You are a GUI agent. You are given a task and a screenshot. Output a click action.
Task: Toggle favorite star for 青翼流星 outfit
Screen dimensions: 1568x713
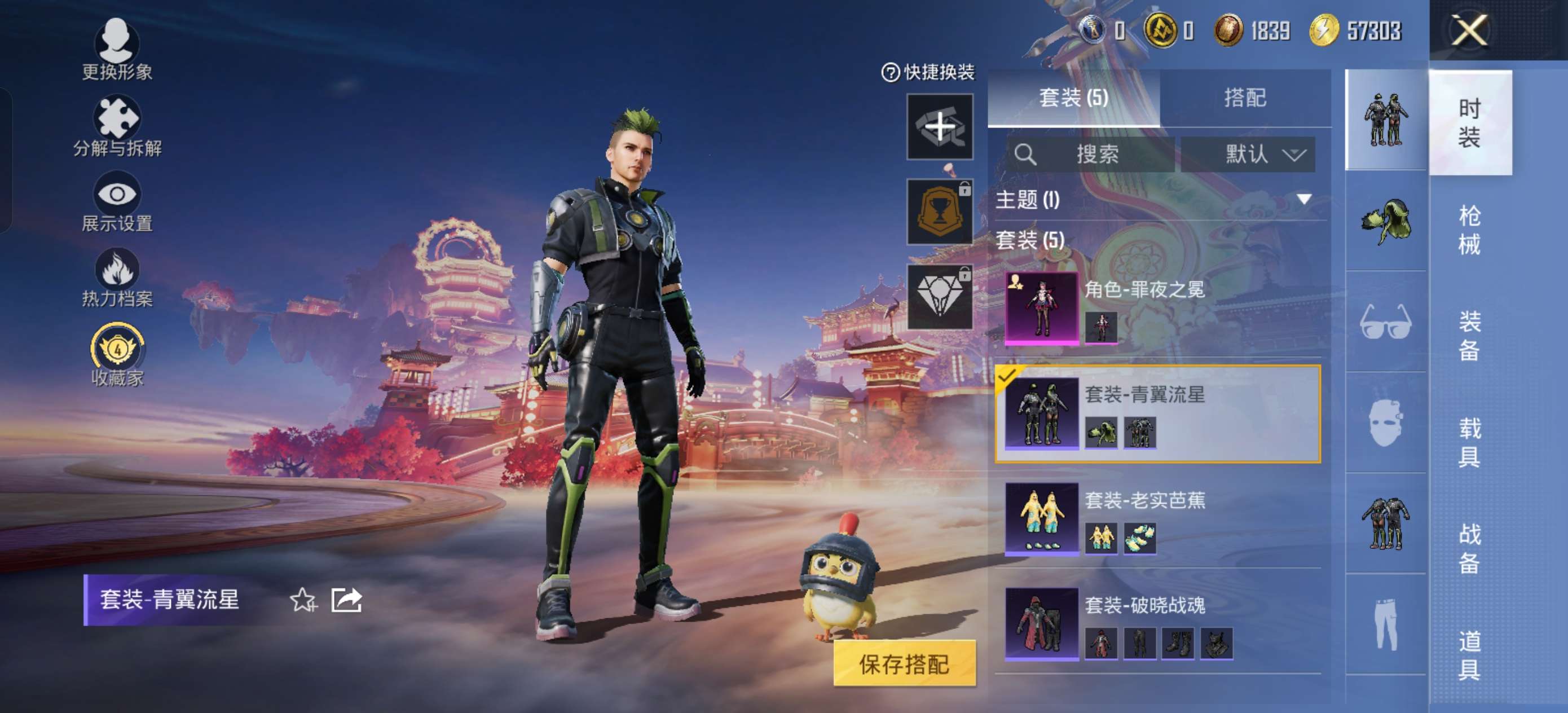(x=303, y=600)
